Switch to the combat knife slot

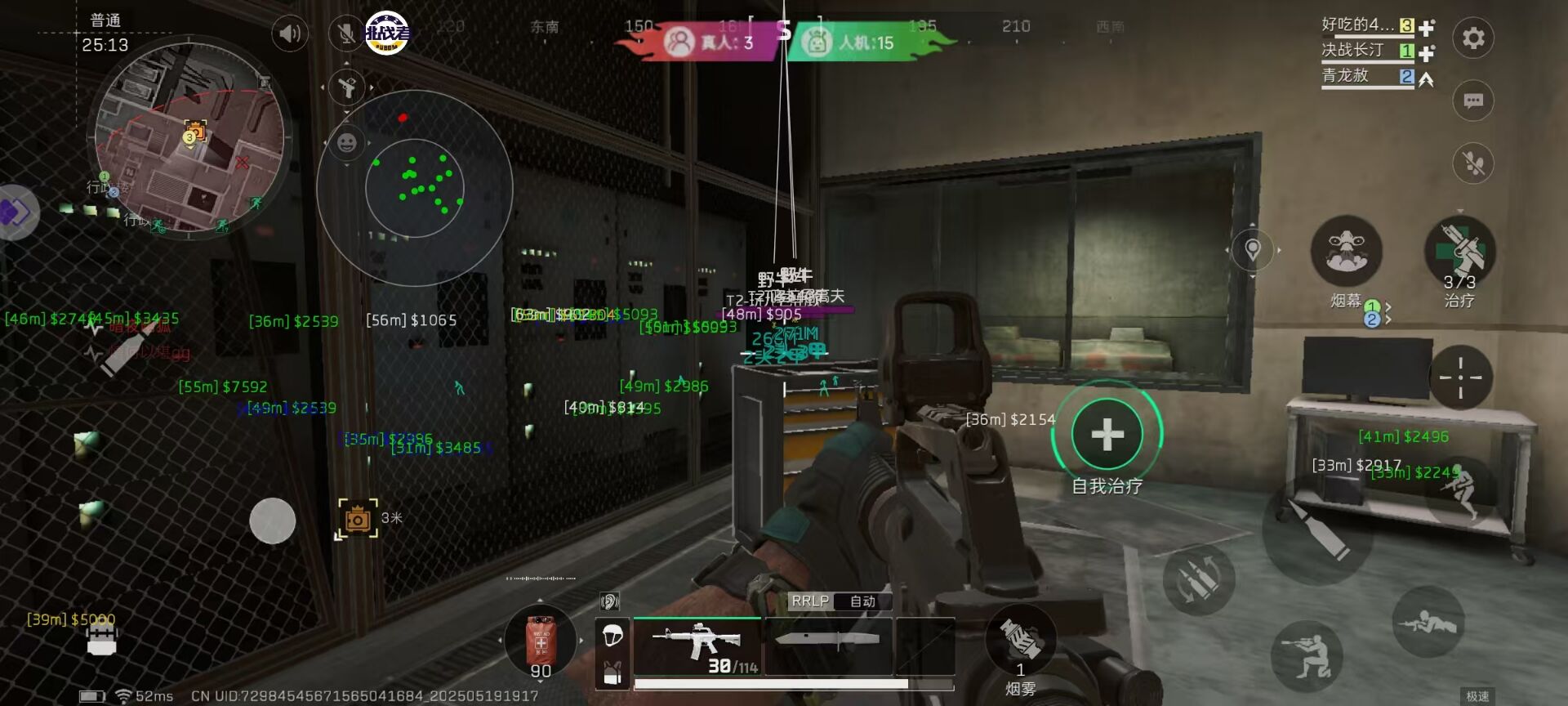point(827,646)
